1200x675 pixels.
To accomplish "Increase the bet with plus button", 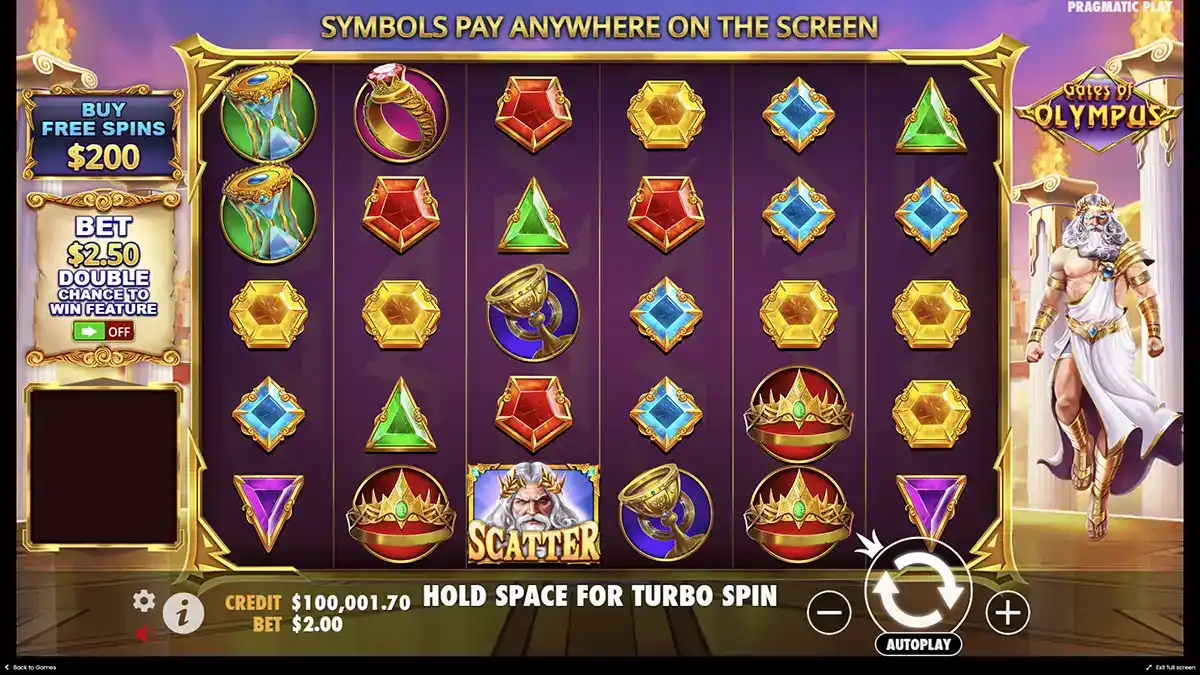I will click(x=1007, y=611).
